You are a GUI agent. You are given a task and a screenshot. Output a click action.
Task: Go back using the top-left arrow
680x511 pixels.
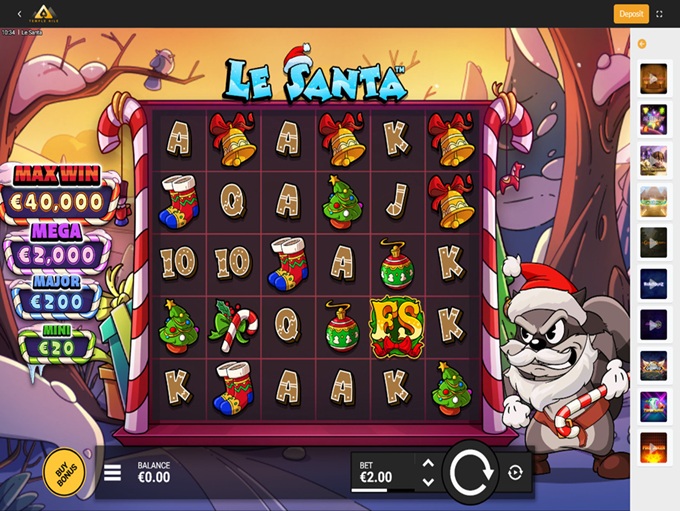pyautogui.click(x=19, y=14)
